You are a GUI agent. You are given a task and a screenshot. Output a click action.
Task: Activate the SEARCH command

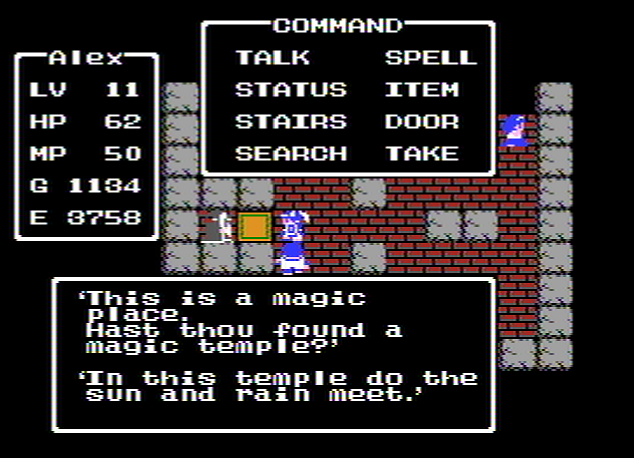290,154
